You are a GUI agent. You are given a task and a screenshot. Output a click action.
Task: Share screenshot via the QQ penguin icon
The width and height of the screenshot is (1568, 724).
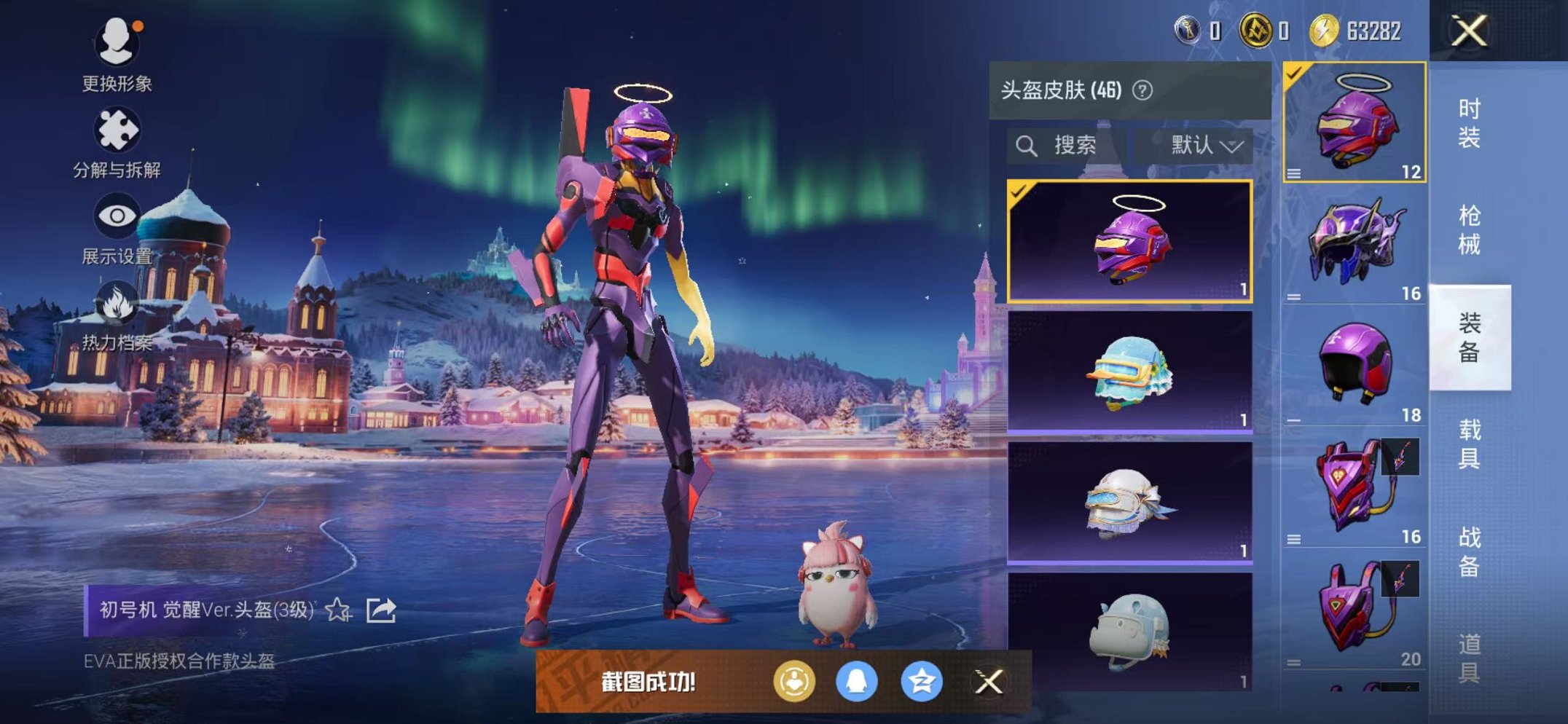(856, 682)
